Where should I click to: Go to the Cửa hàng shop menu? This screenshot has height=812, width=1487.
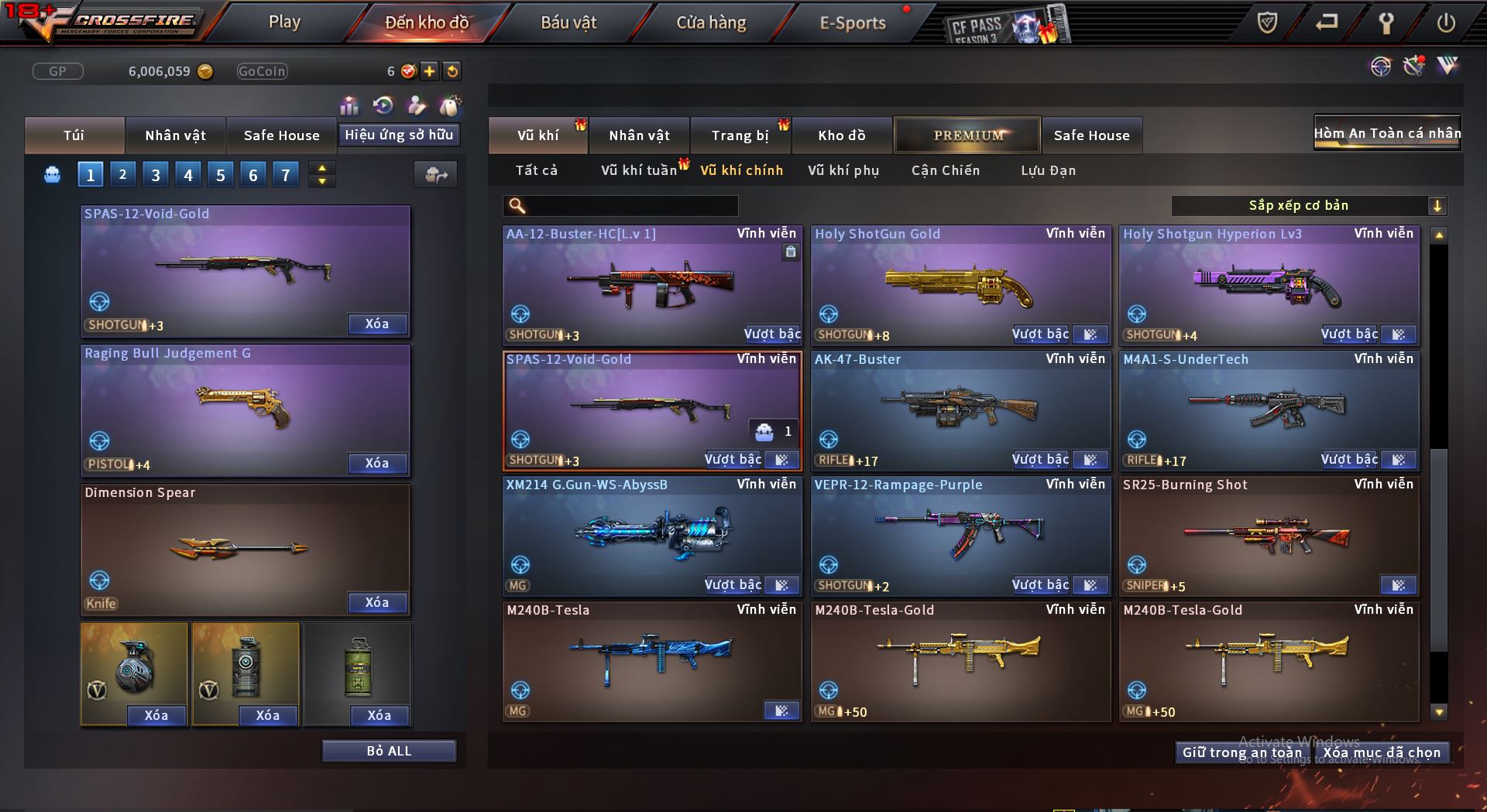coord(711,22)
